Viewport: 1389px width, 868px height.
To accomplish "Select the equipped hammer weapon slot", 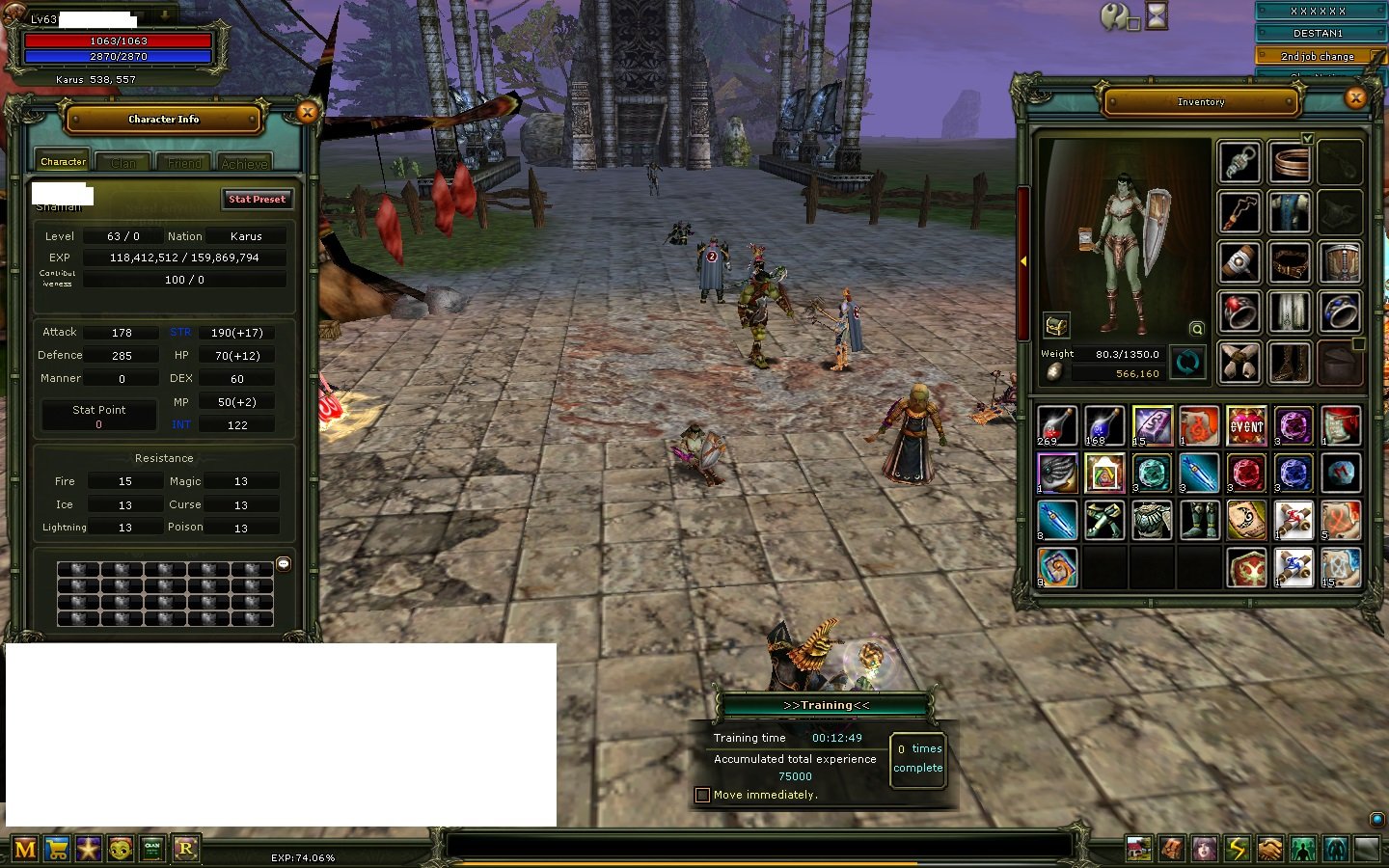I will (1239, 262).
